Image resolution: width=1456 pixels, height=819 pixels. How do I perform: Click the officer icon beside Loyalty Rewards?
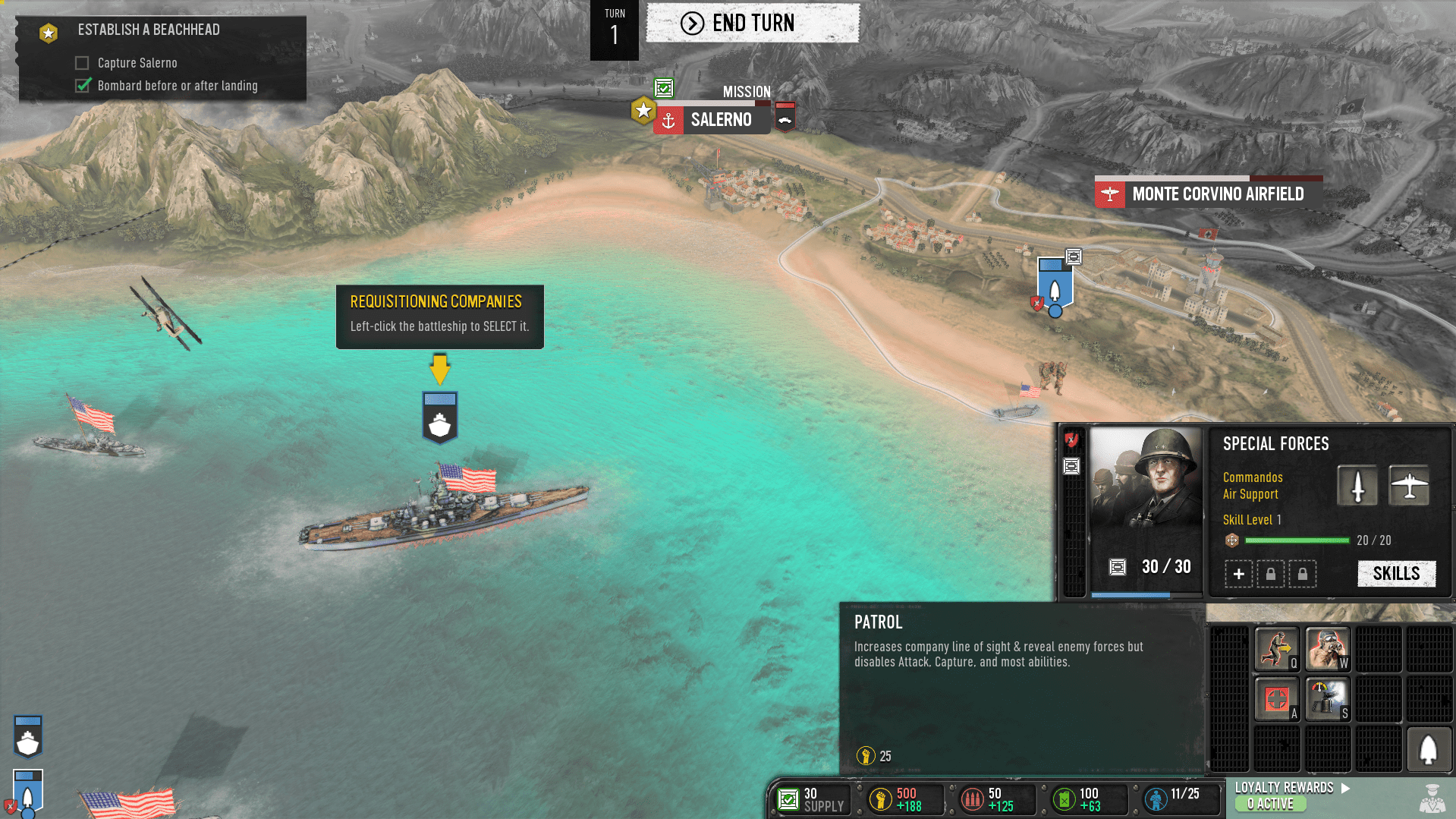pos(1431,799)
